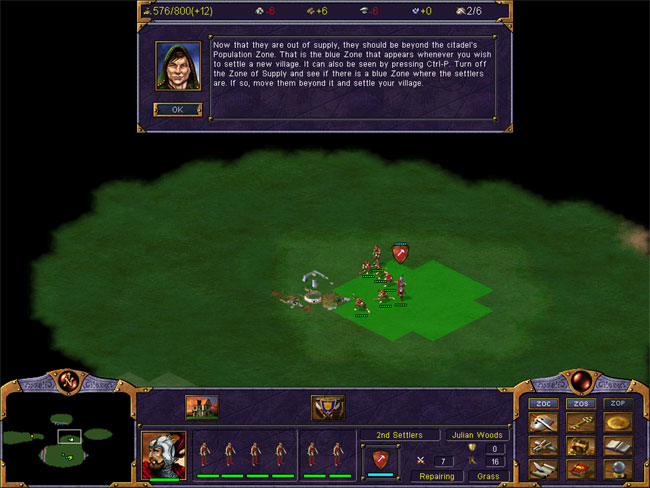Open the gold coin panel
The height and width of the screenshot is (488, 650).
[x=618, y=422]
